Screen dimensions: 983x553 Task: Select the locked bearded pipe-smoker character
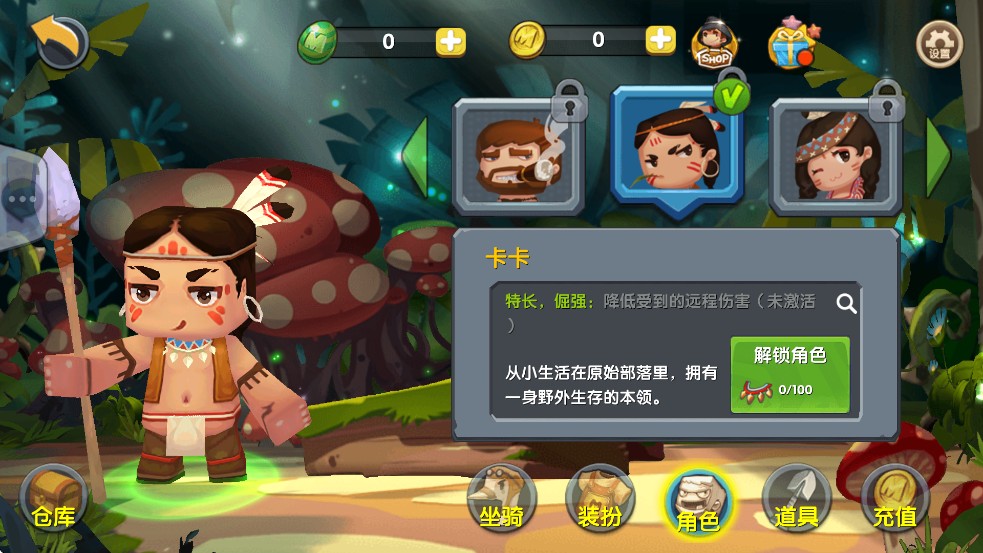click(518, 158)
